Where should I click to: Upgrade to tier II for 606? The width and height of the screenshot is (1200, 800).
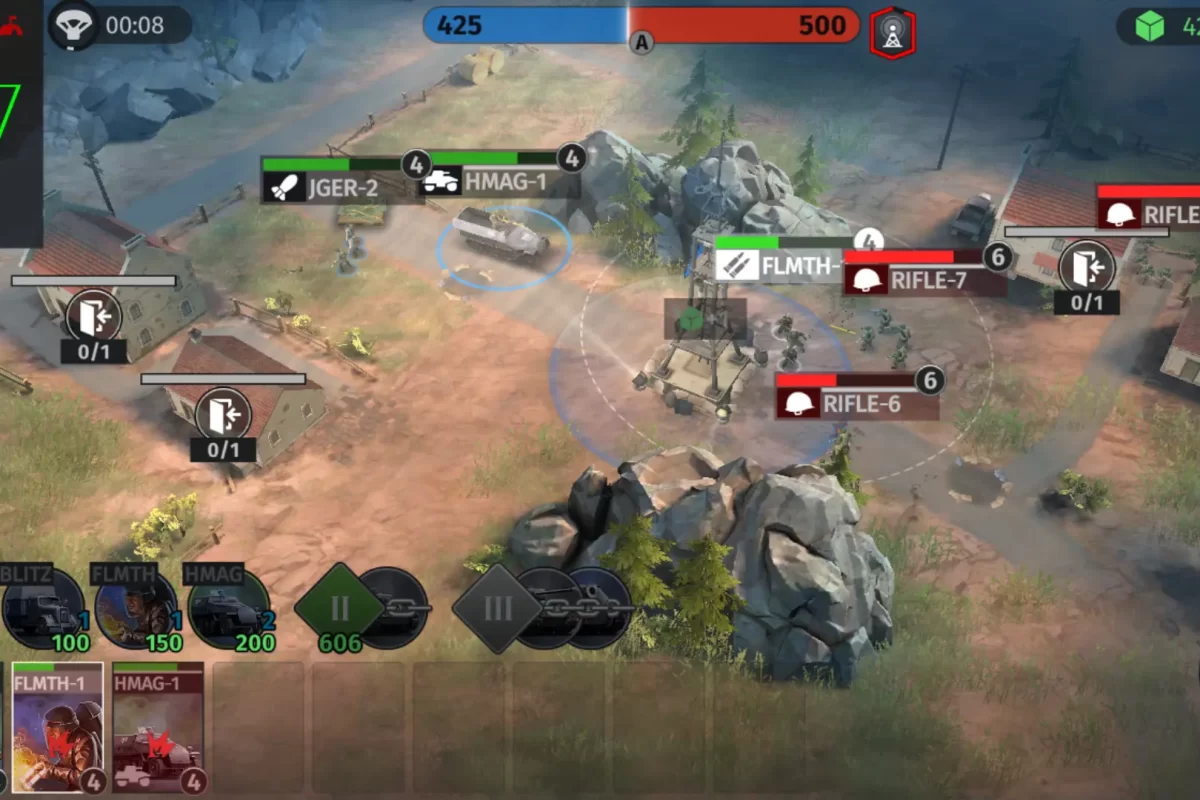tap(340, 606)
